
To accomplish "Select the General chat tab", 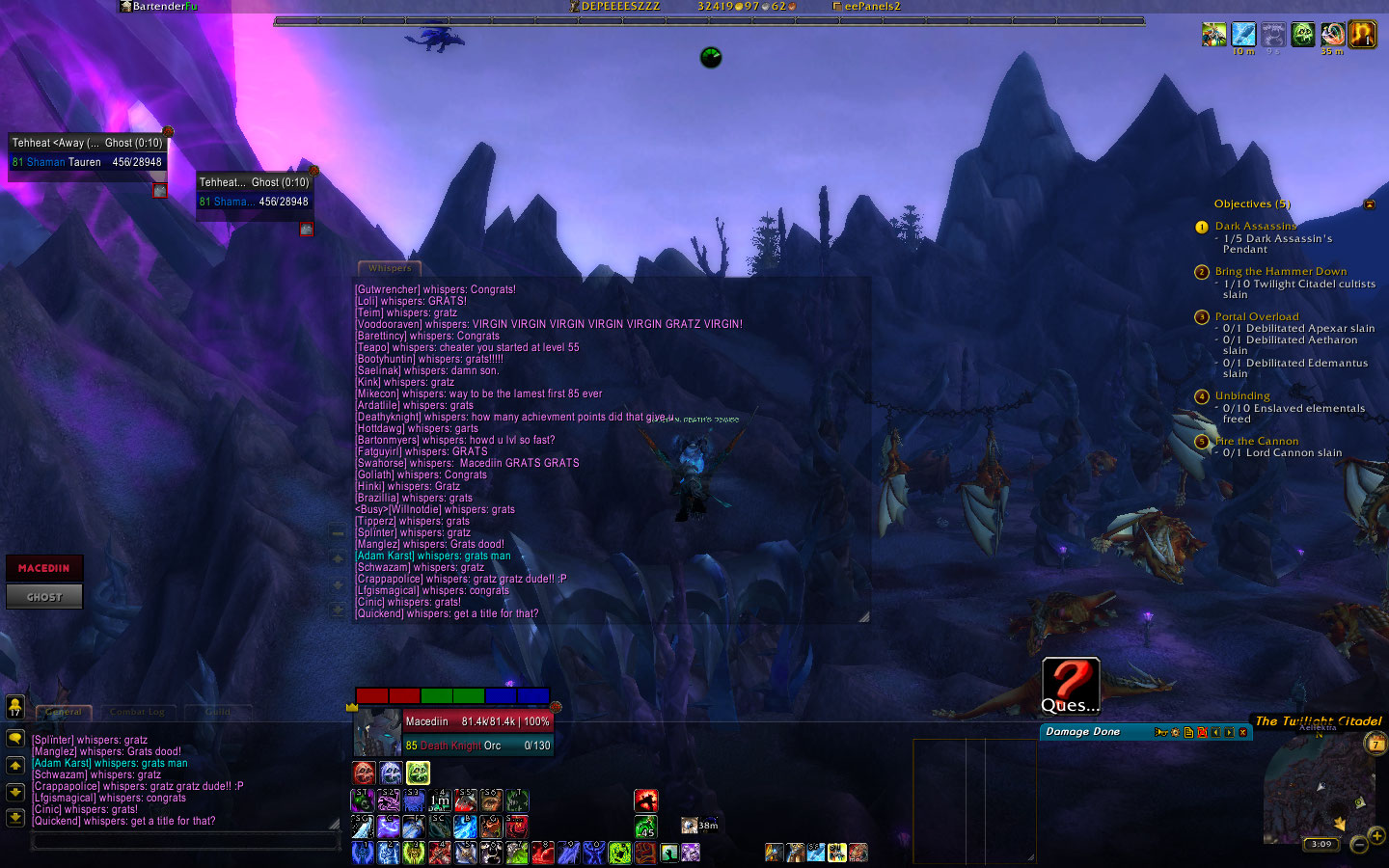I will point(64,712).
